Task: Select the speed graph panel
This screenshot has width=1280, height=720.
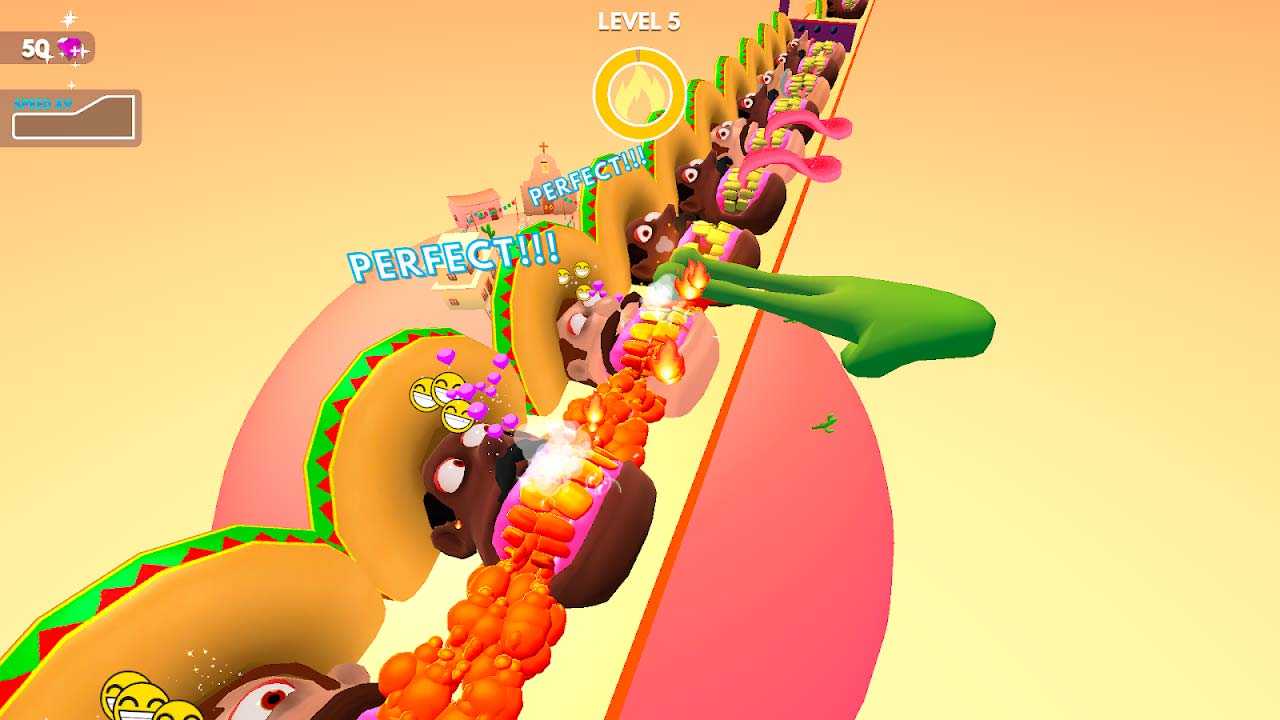Action: tap(72, 117)
